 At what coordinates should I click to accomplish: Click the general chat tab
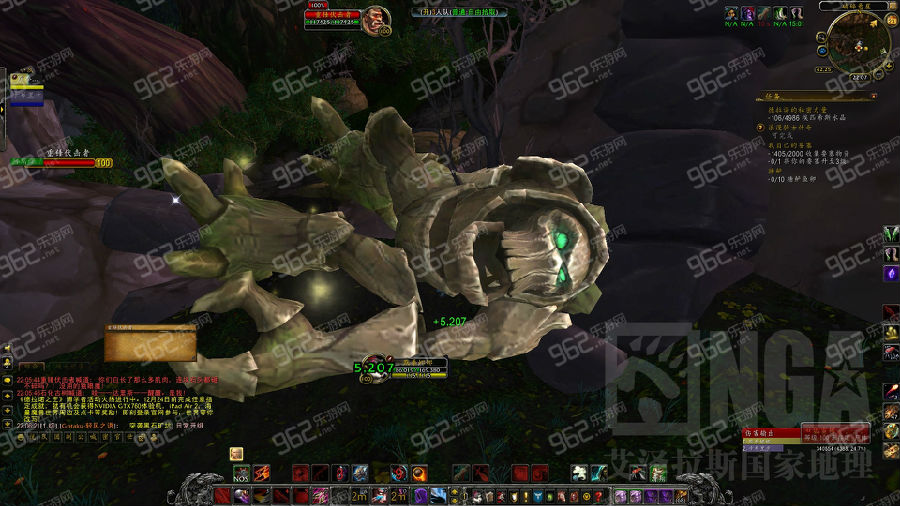tap(30, 367)
